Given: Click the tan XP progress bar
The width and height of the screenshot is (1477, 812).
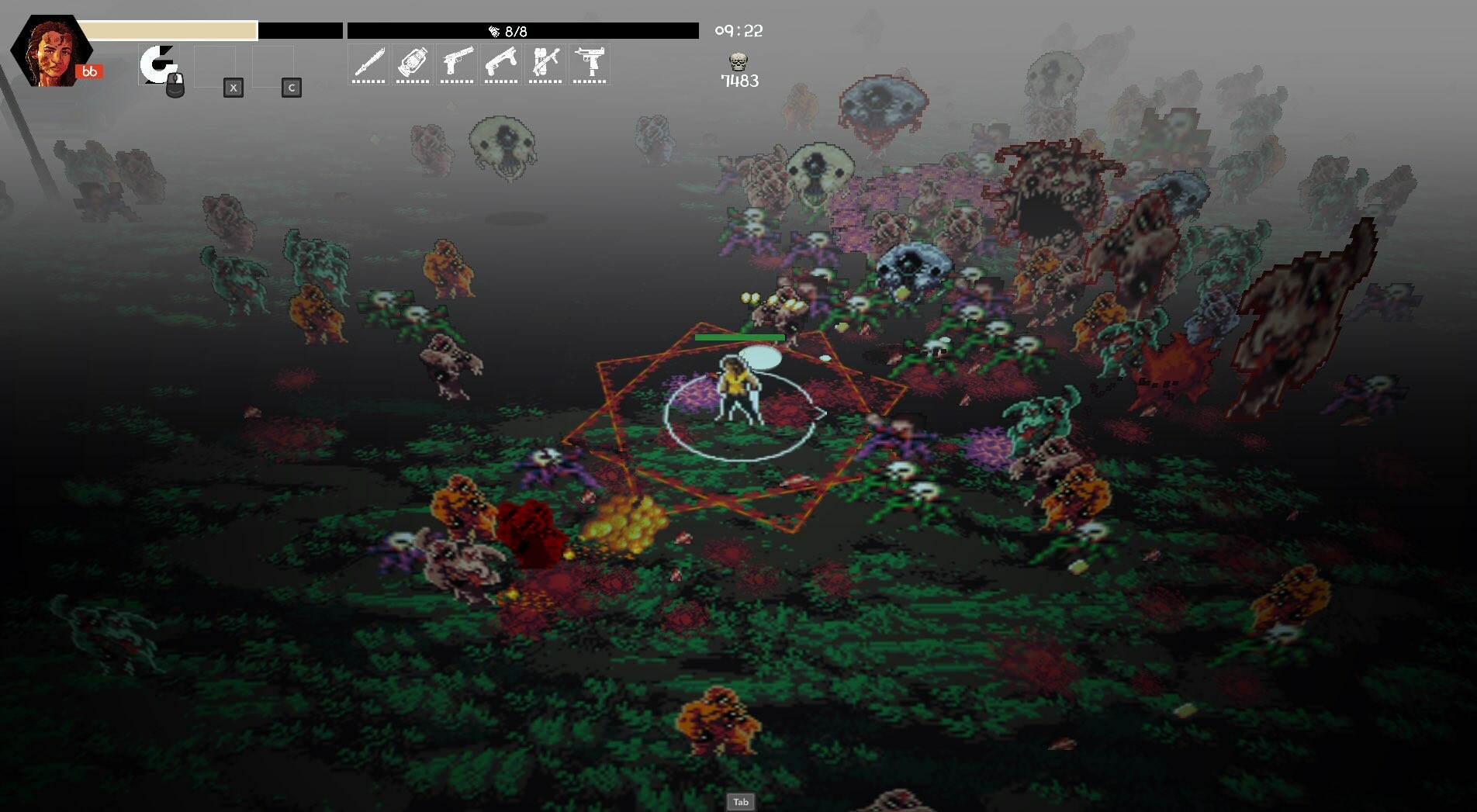Looking at the screenshot, I should (169, 26).
